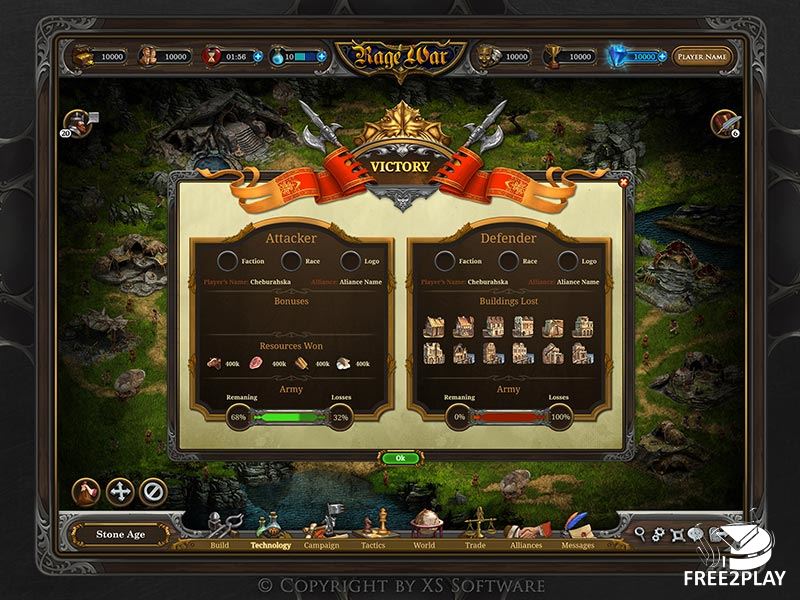Close the victory report window
Viewport: 800px width, 600px height.
click(624, 182)
